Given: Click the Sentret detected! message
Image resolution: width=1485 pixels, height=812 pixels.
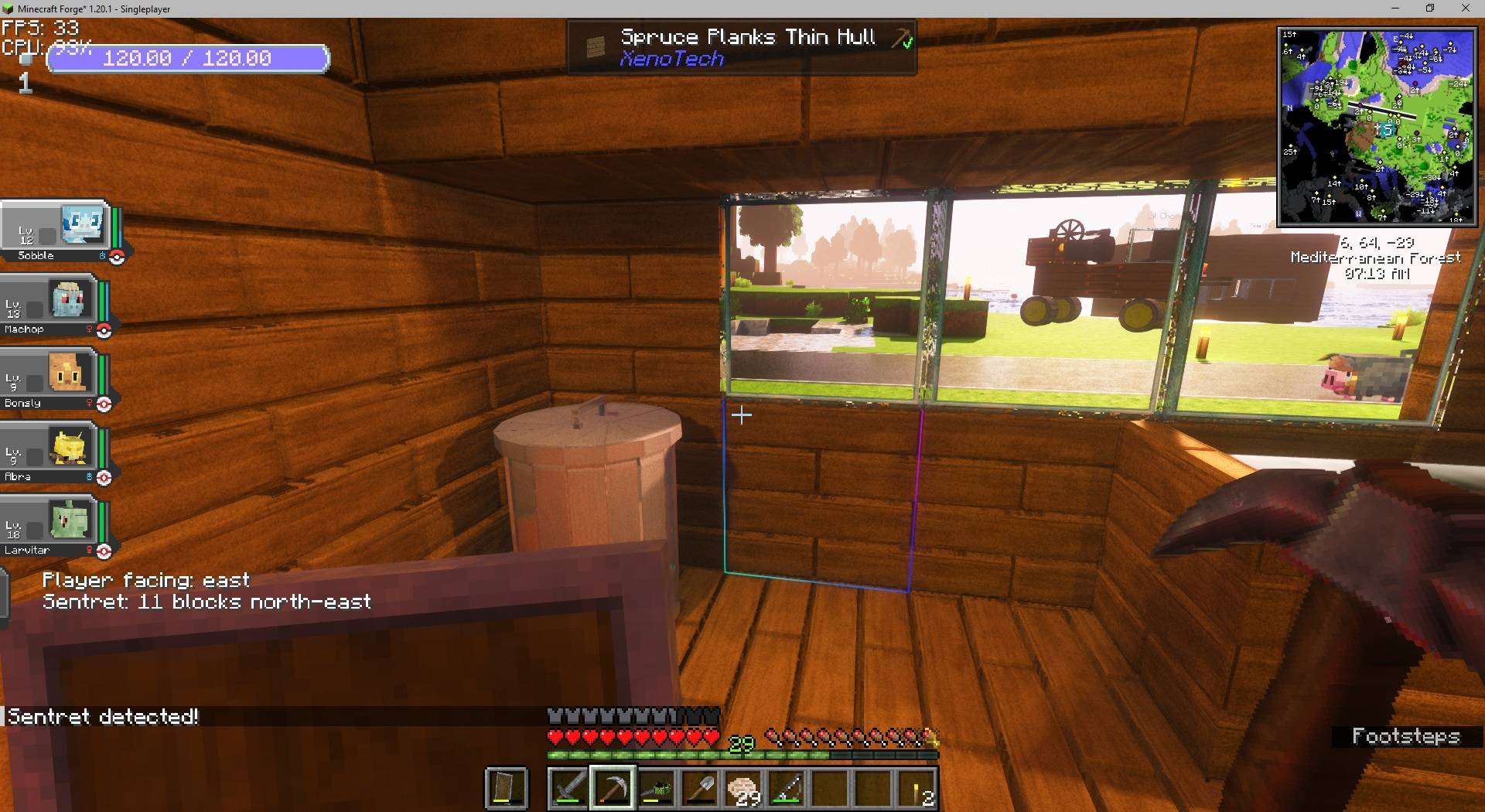Looking at the screenshot, I should [101, 716].
